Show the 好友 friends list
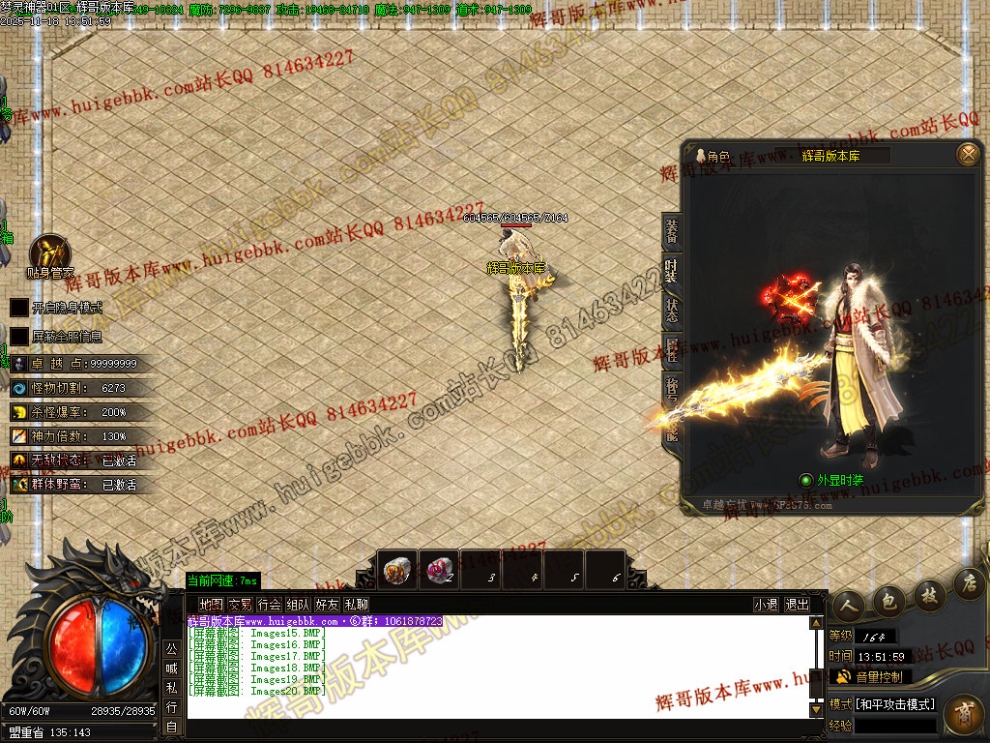Image resolution: width=990 pixels, height=743 pixels. coord(327,604)
